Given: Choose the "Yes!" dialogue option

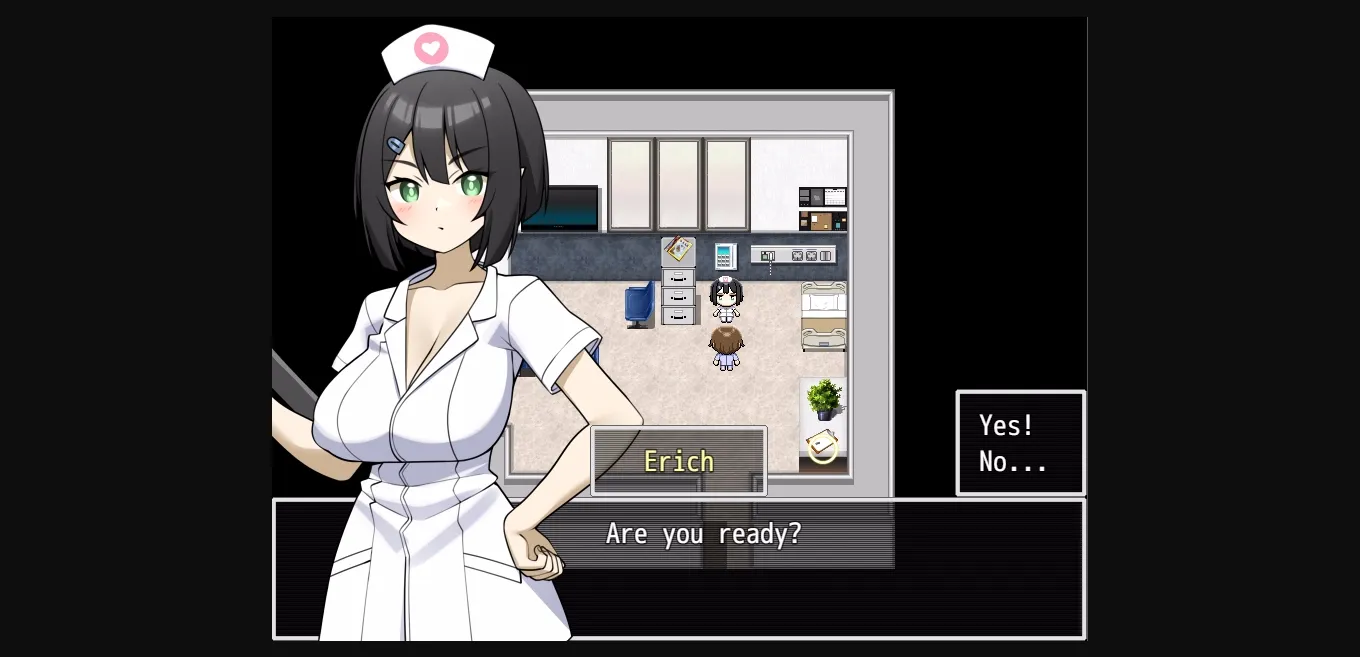Looking at the screenshot, I should (1006, 426).
